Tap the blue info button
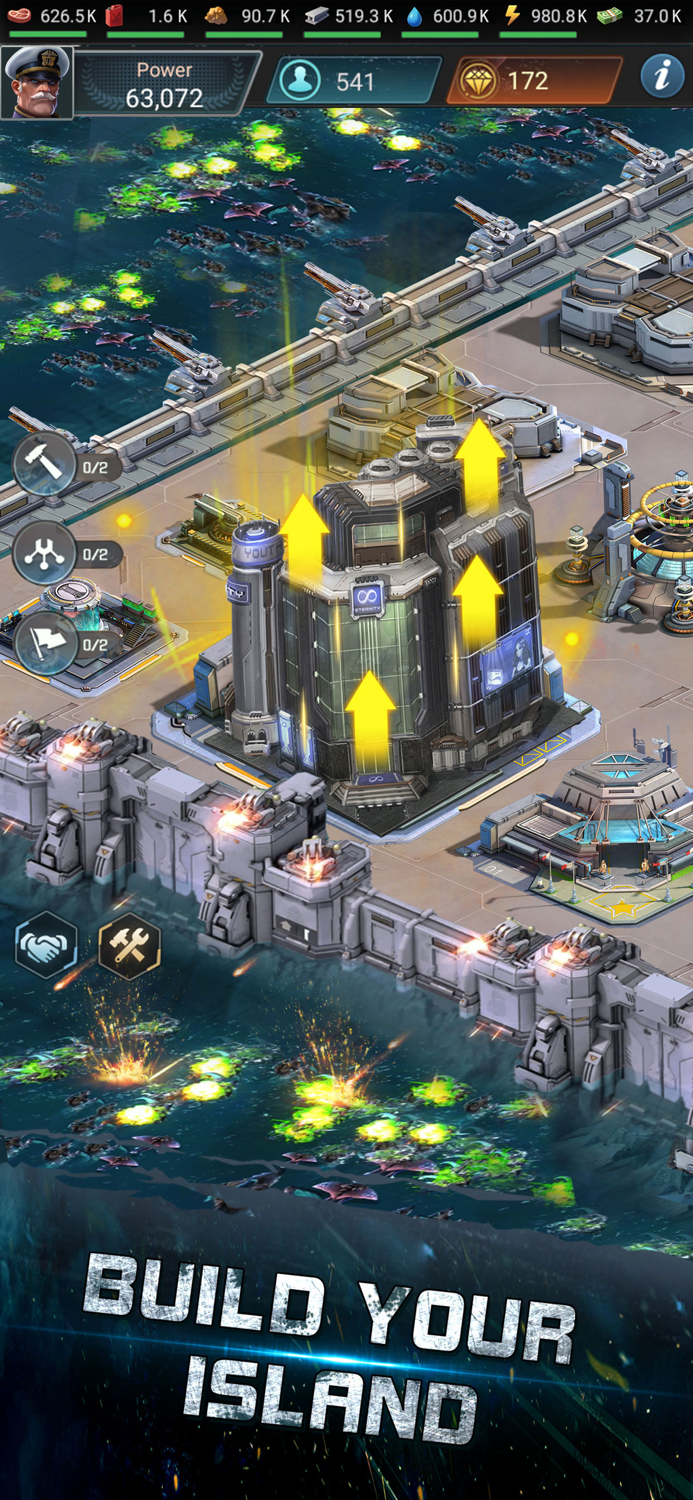 pos(661,77)
